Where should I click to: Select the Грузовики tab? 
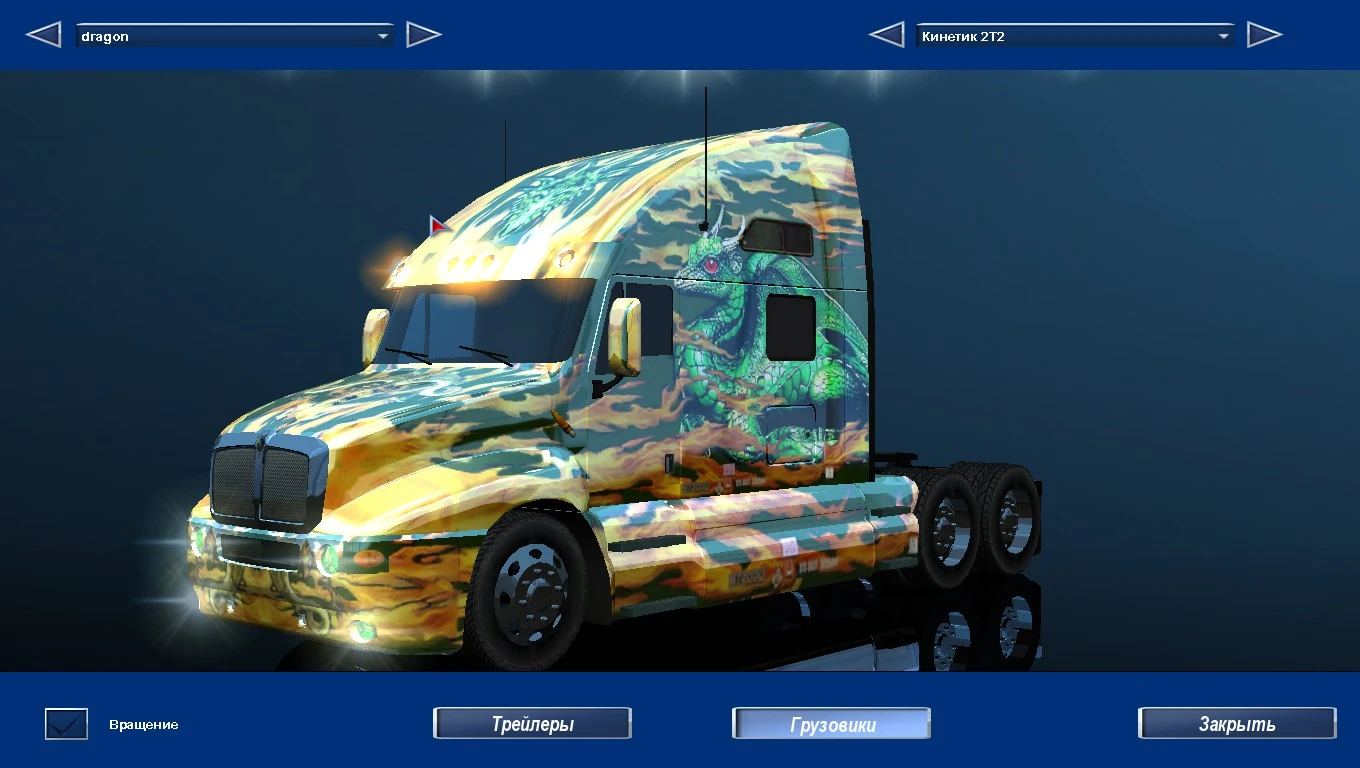[830, 722]
